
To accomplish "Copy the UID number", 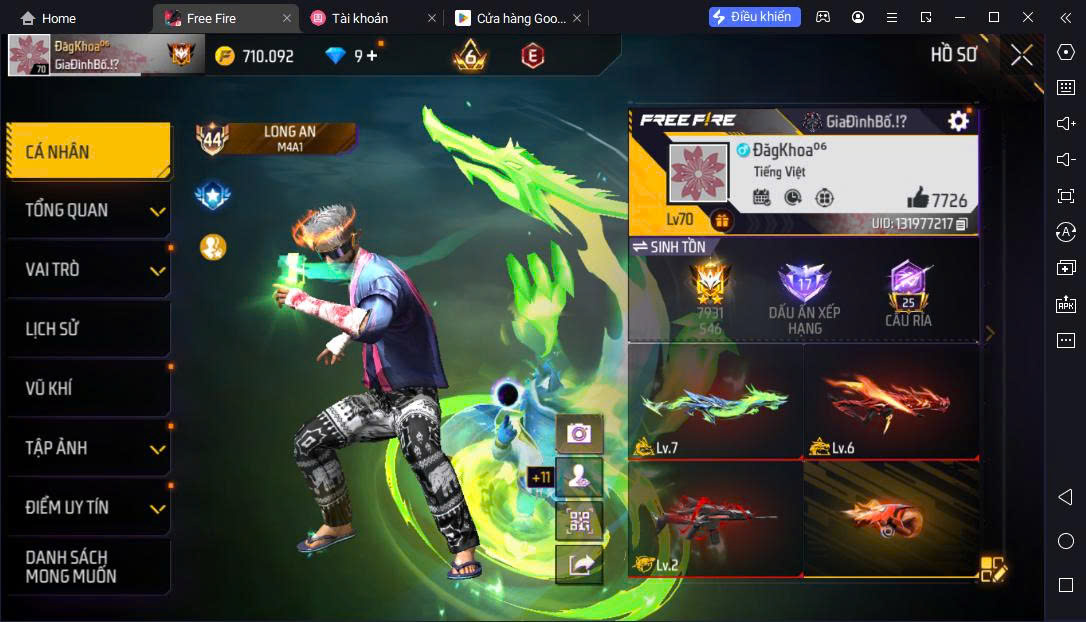I will [x=962, y=224].
